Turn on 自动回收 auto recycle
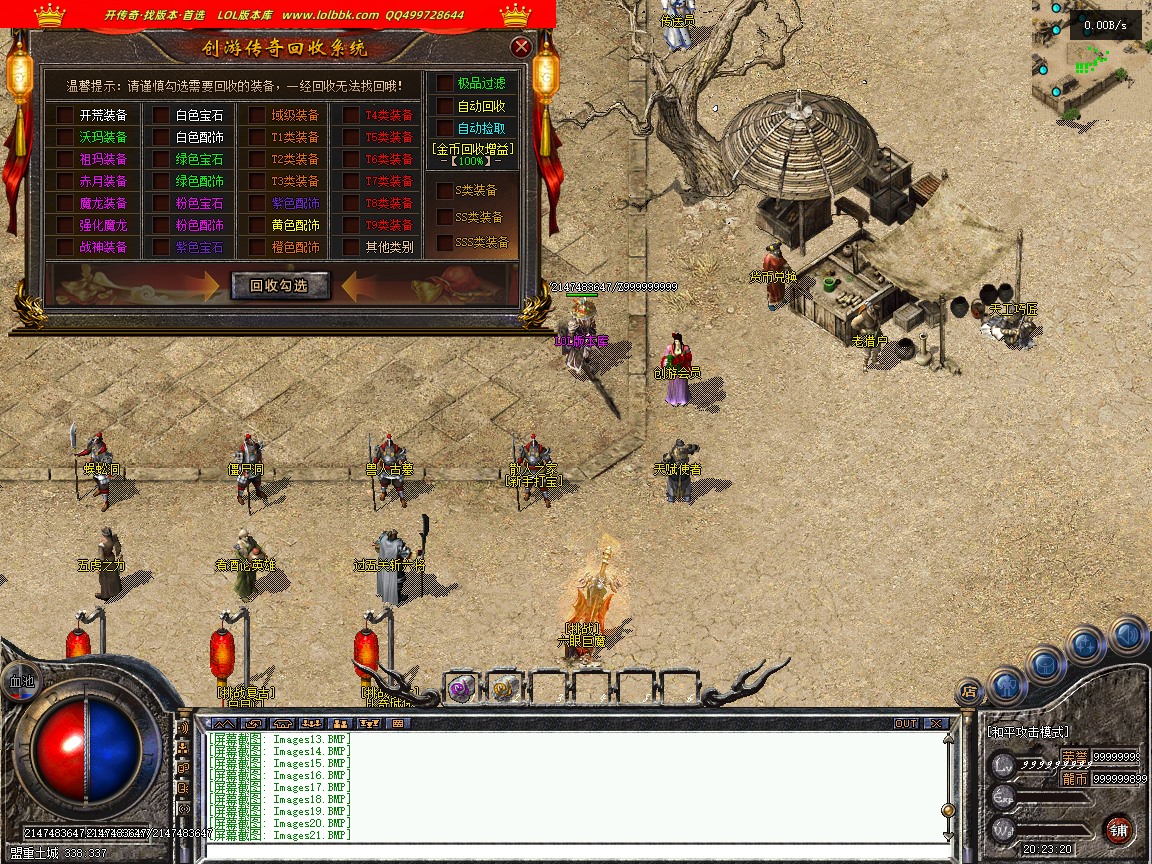 pos(445,106)
